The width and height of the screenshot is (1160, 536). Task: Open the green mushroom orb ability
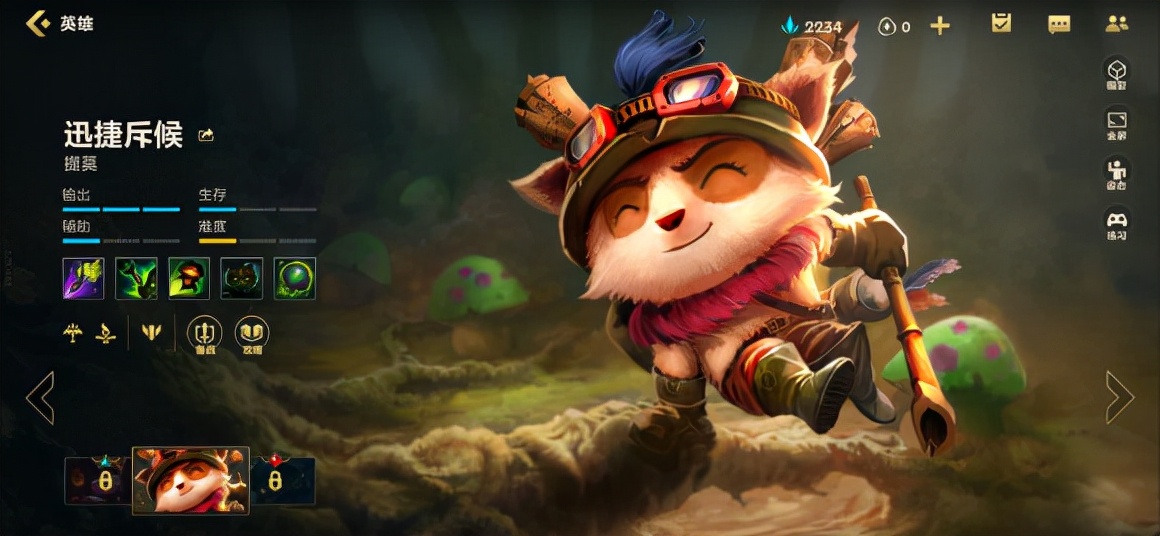[x=295, y=278]
